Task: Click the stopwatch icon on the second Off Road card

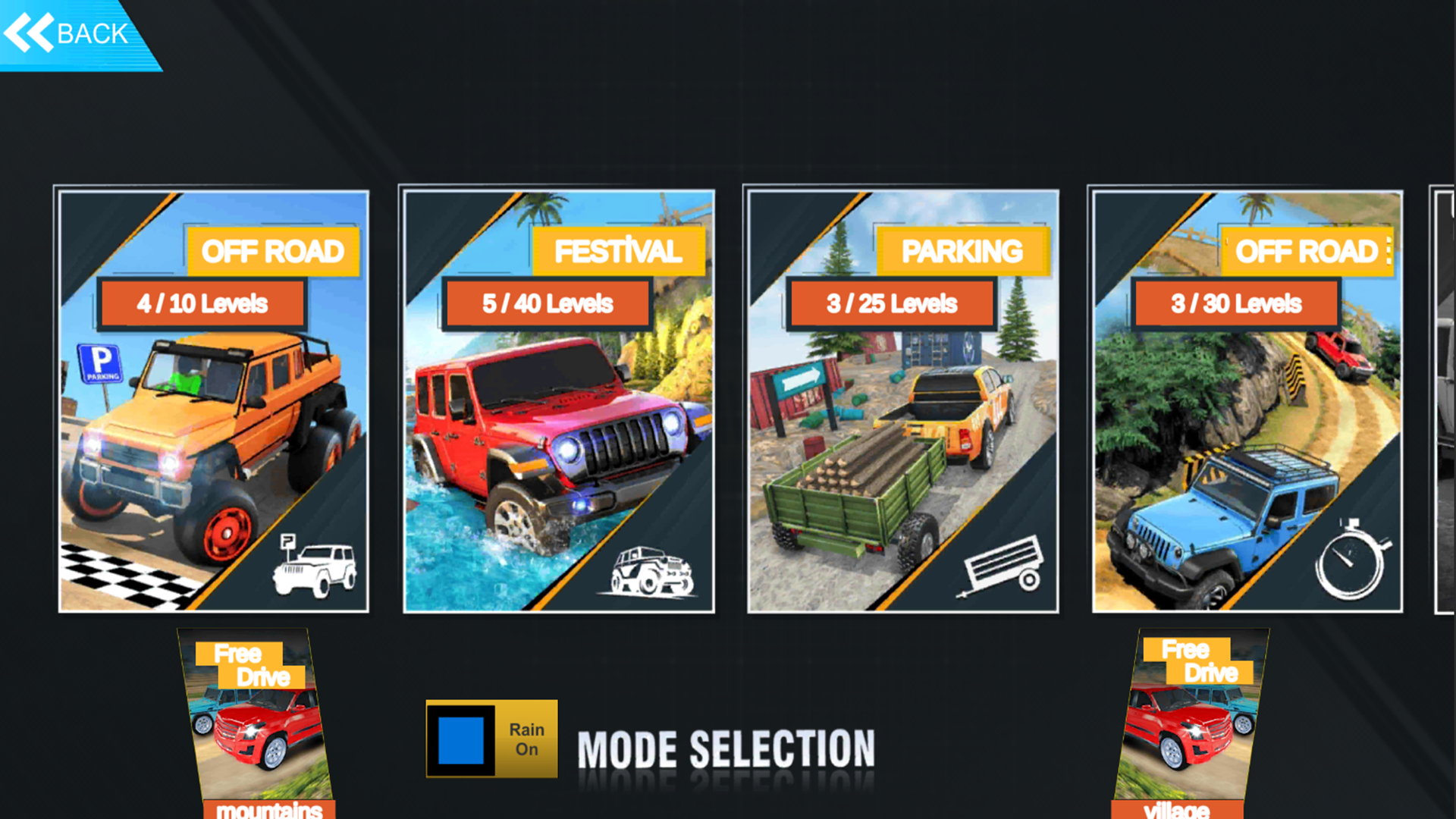Action: click(1350, 566)
